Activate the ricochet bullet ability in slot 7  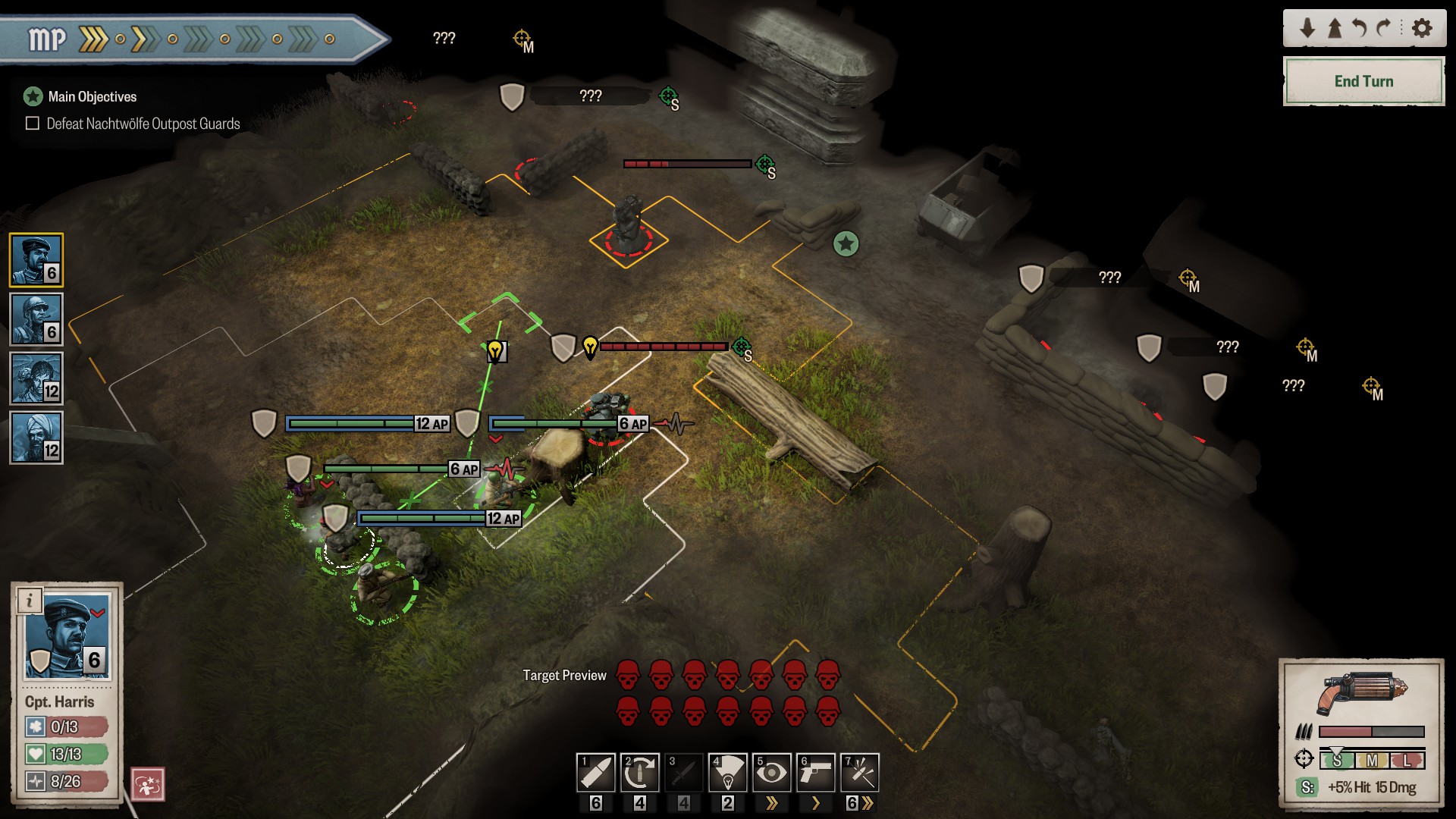click(x=860, y=773)
